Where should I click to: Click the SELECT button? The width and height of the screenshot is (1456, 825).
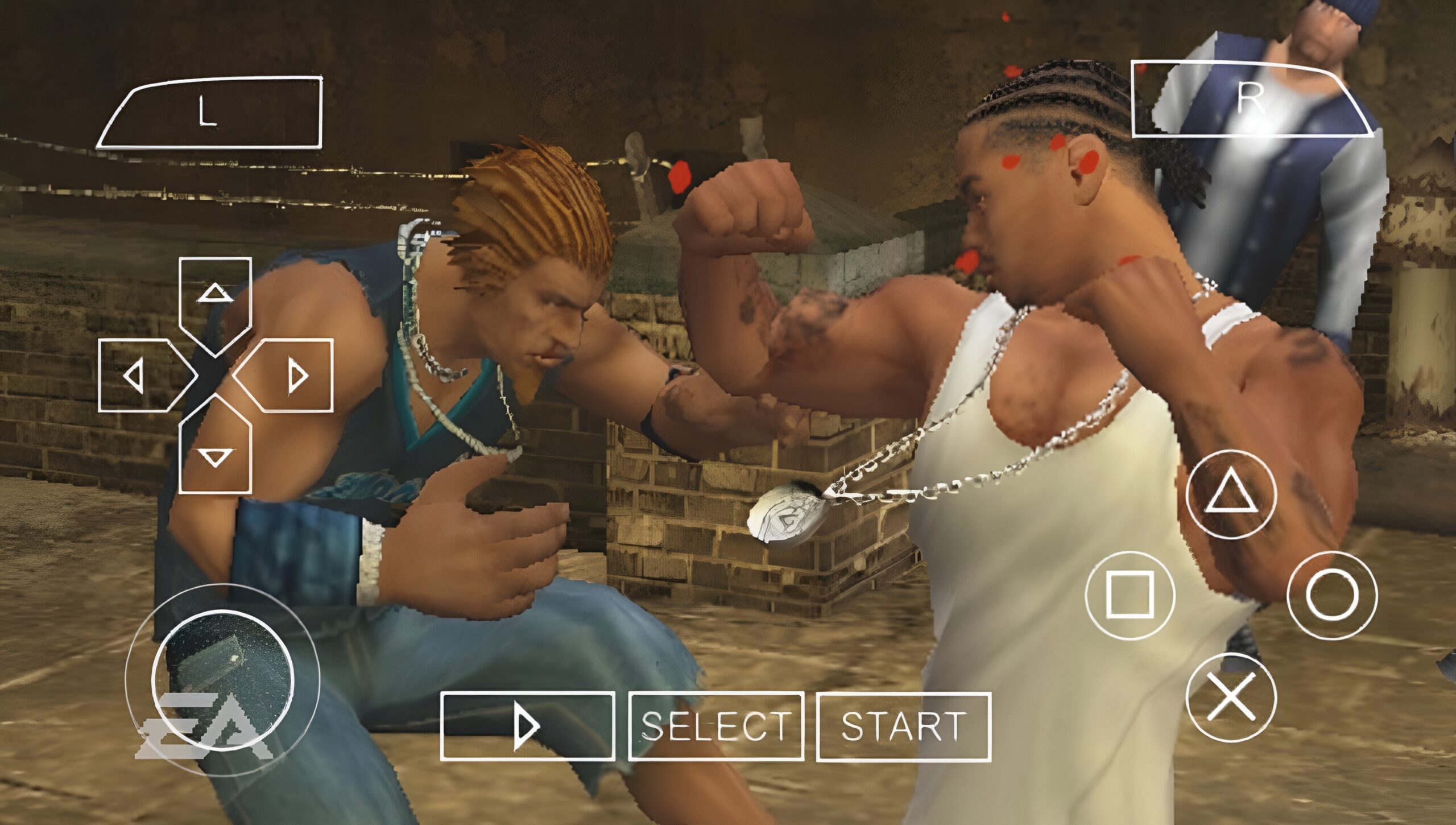click(x=716, y=727)
